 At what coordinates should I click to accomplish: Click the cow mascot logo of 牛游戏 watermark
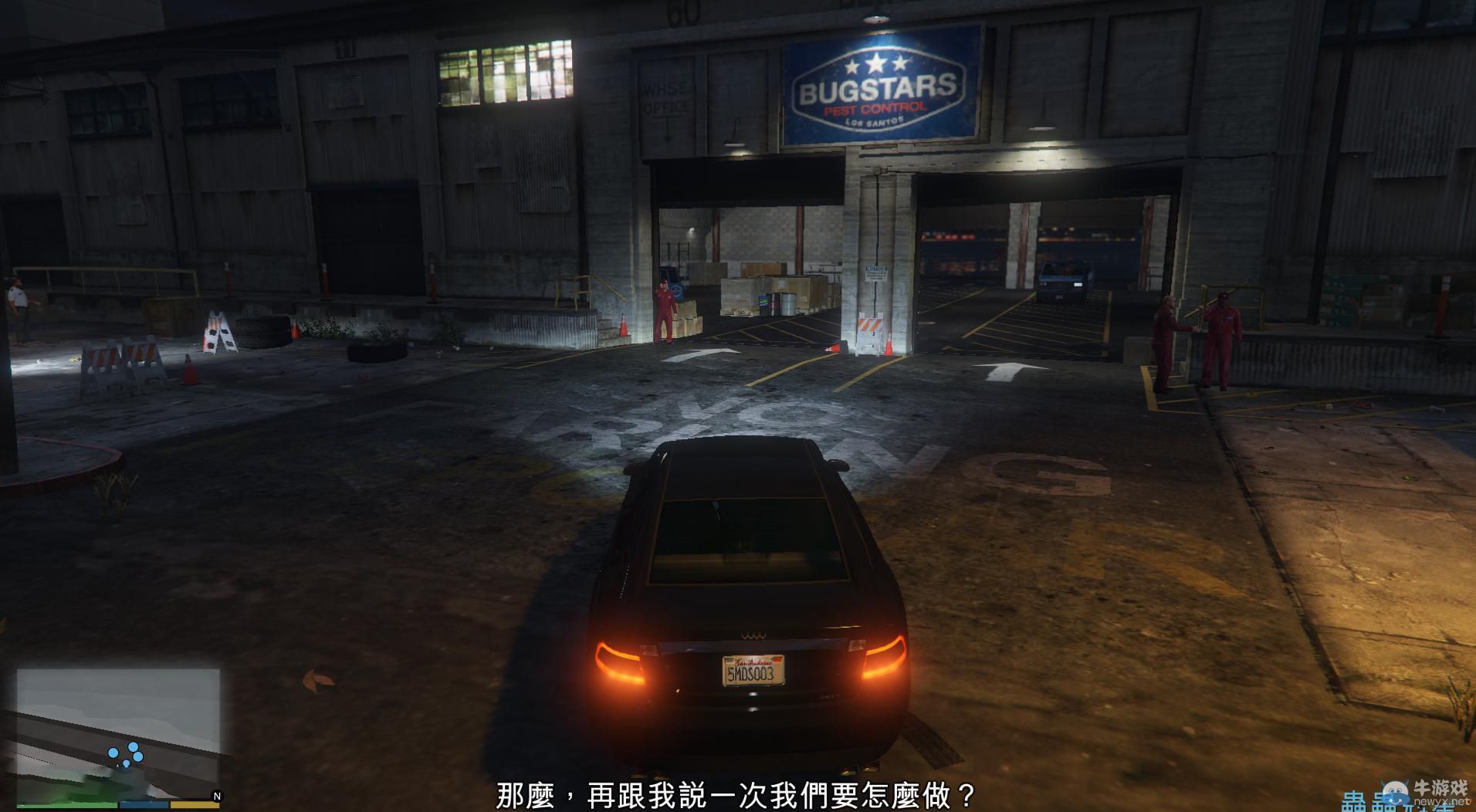[x=1396, y=792]
